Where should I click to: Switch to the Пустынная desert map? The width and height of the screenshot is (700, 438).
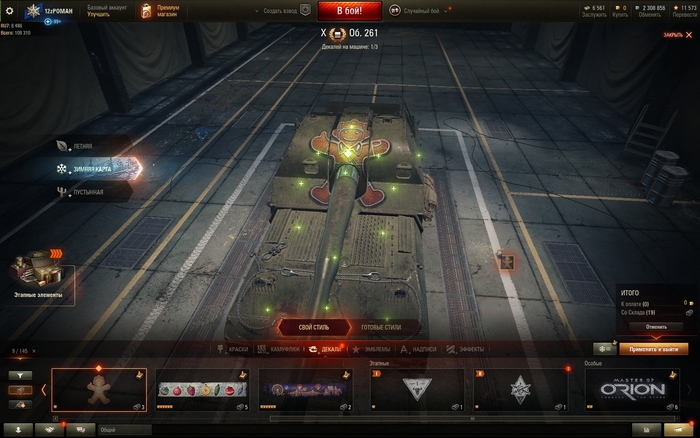pos(85,191)
